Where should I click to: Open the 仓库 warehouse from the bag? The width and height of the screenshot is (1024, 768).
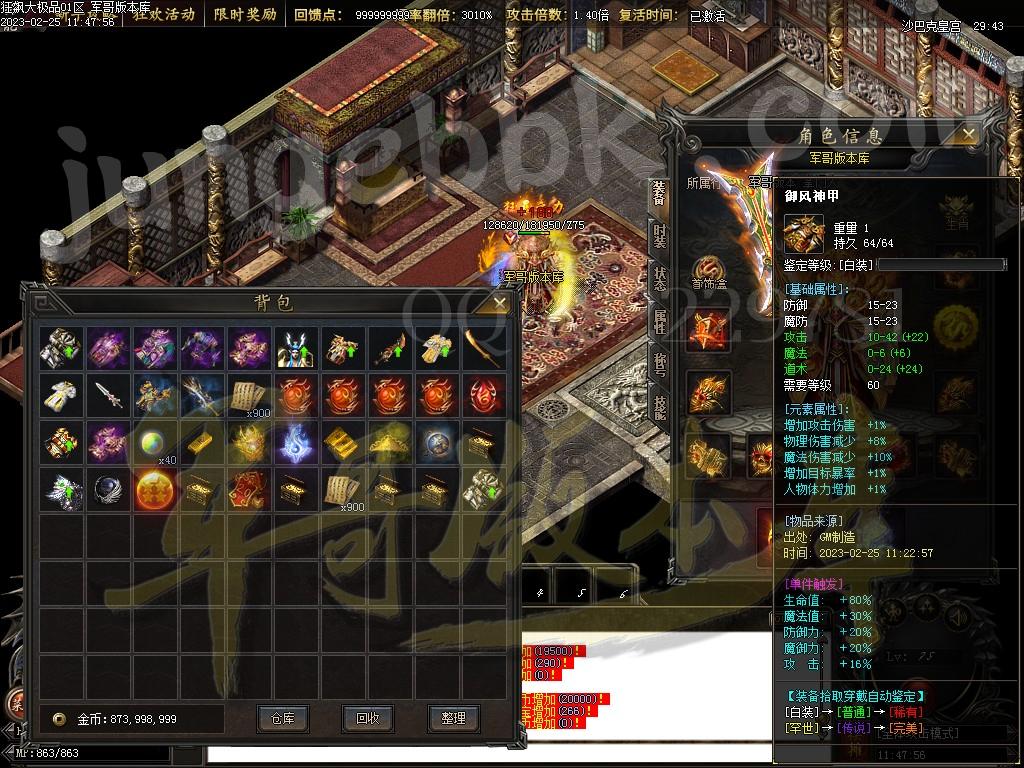(x=282, y=718)
